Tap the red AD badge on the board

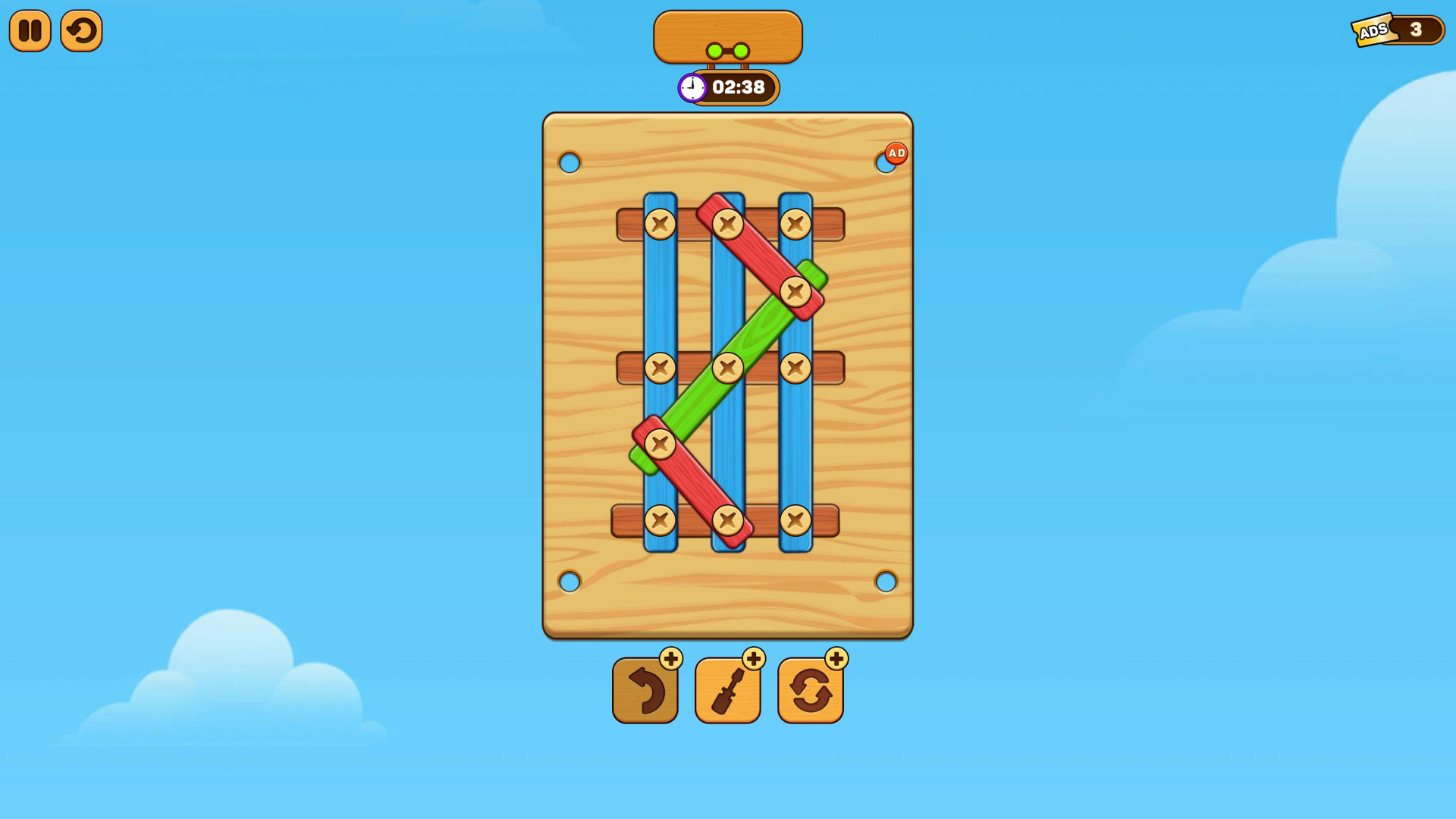896,152
